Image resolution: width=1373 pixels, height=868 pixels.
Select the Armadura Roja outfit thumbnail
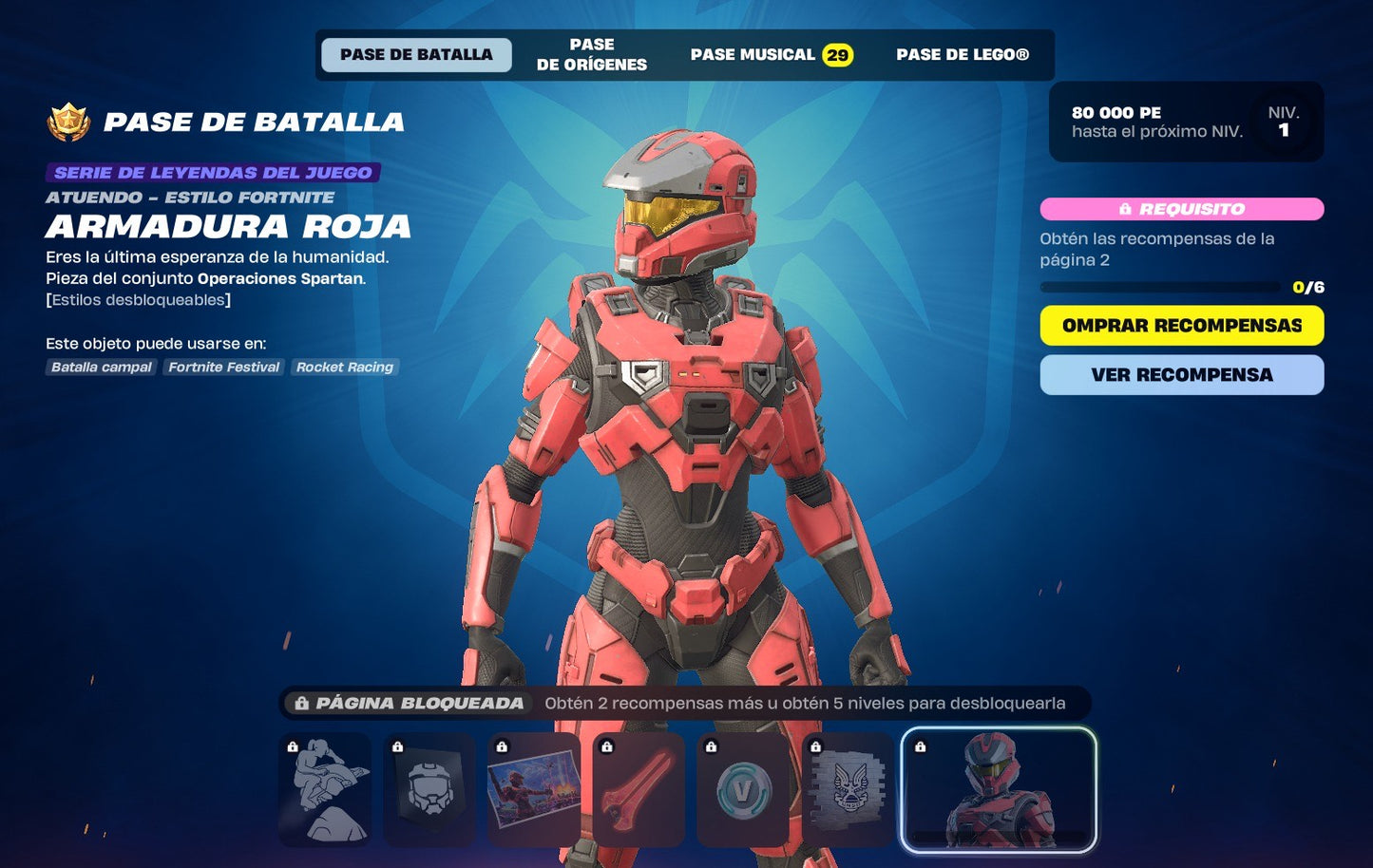click(x=999, y=789)
